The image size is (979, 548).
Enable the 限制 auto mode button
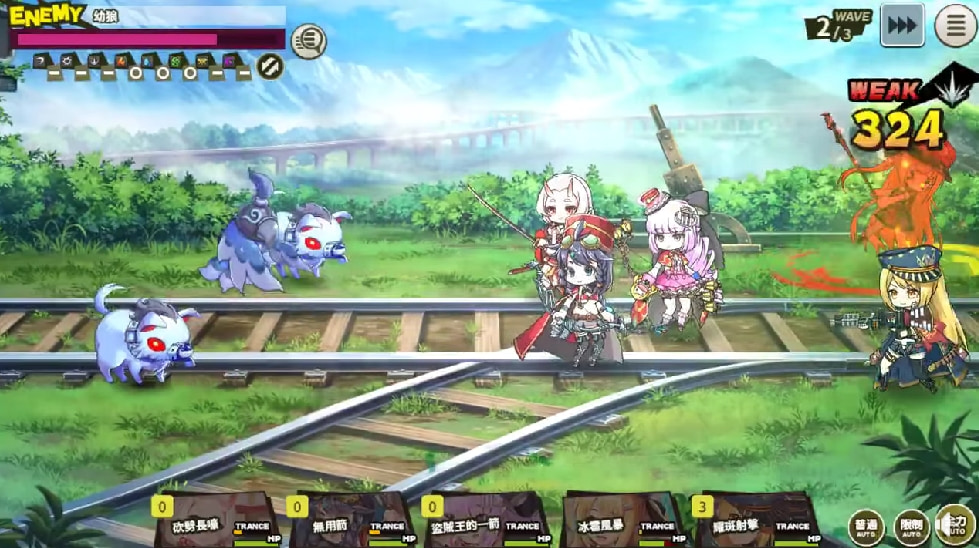coord(911,526)
